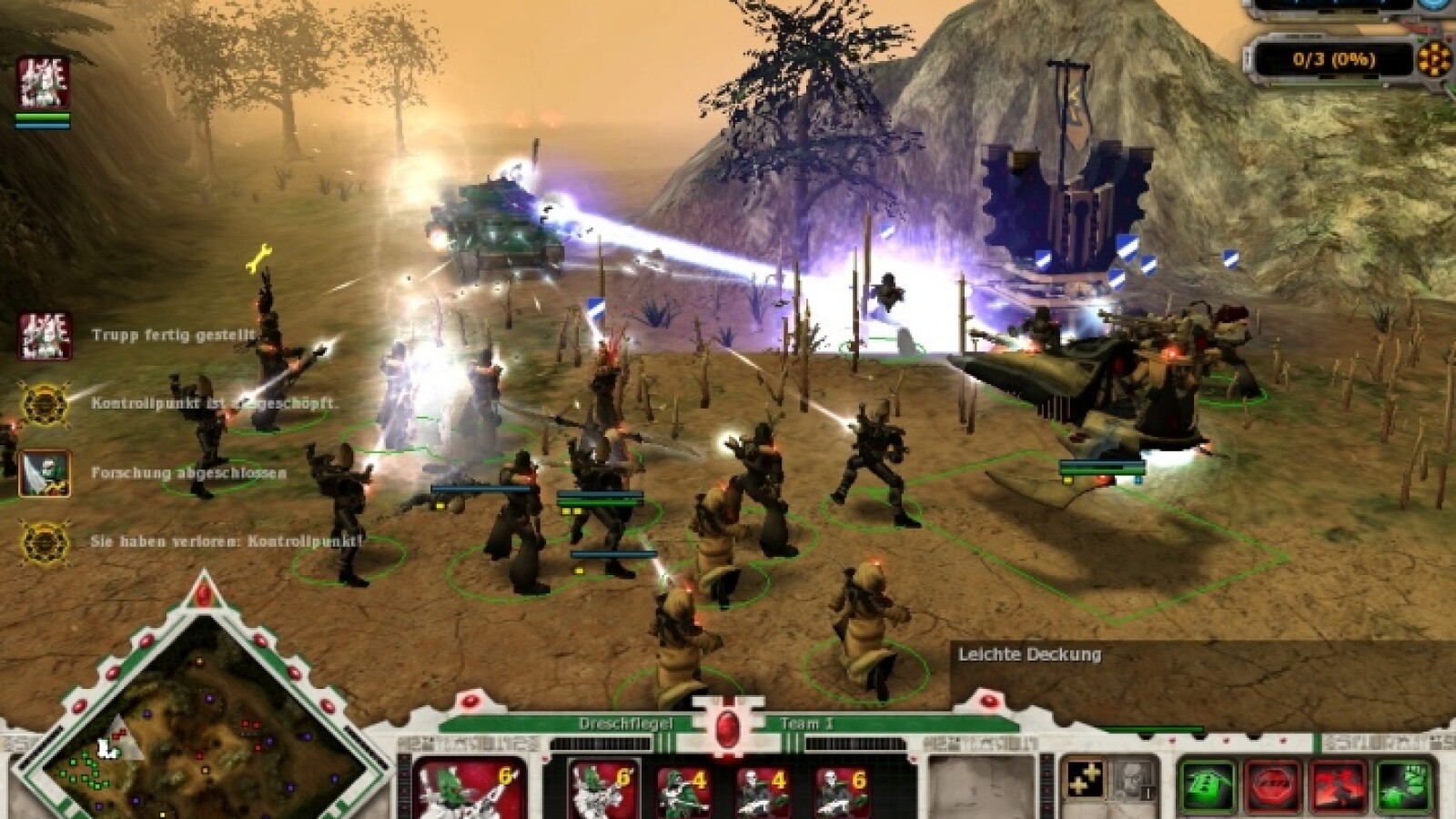Click the orange gear icon beside 0/3 (0%)
This screenshot has width=1456, height=819.
[x=1435, y=59]
